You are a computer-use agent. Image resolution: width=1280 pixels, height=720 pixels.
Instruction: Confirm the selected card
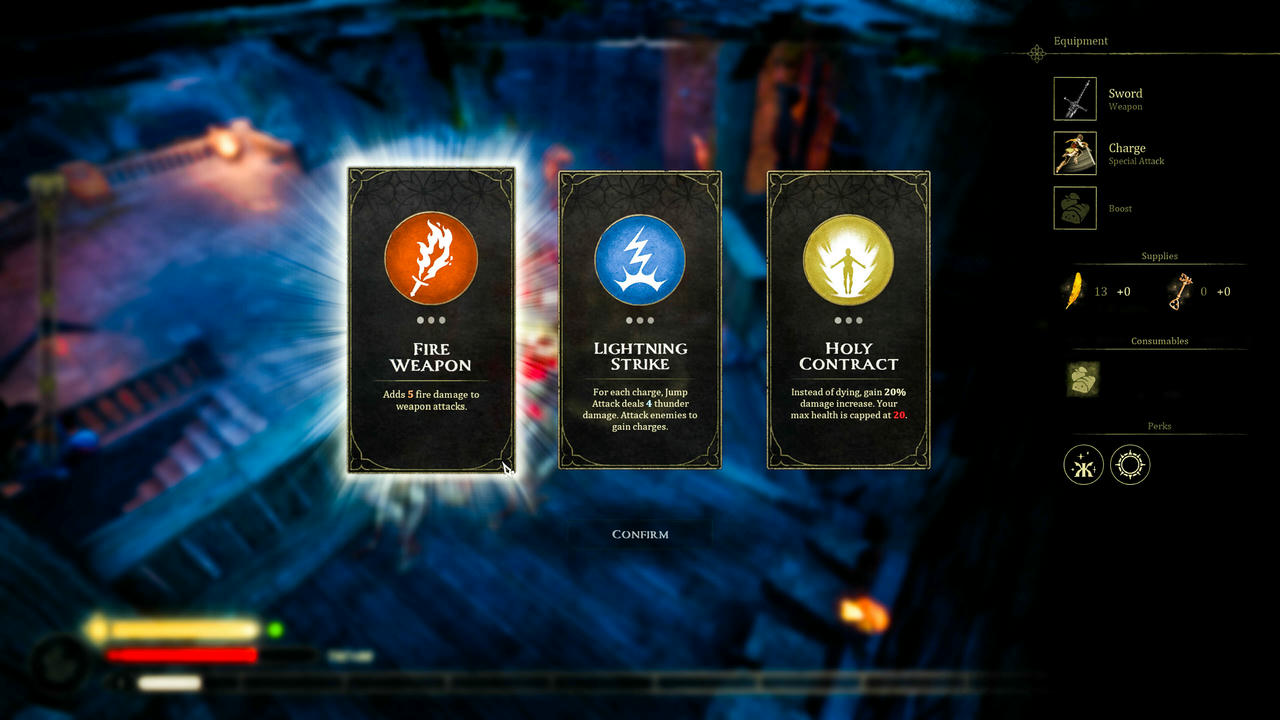(x=640, y=534)
